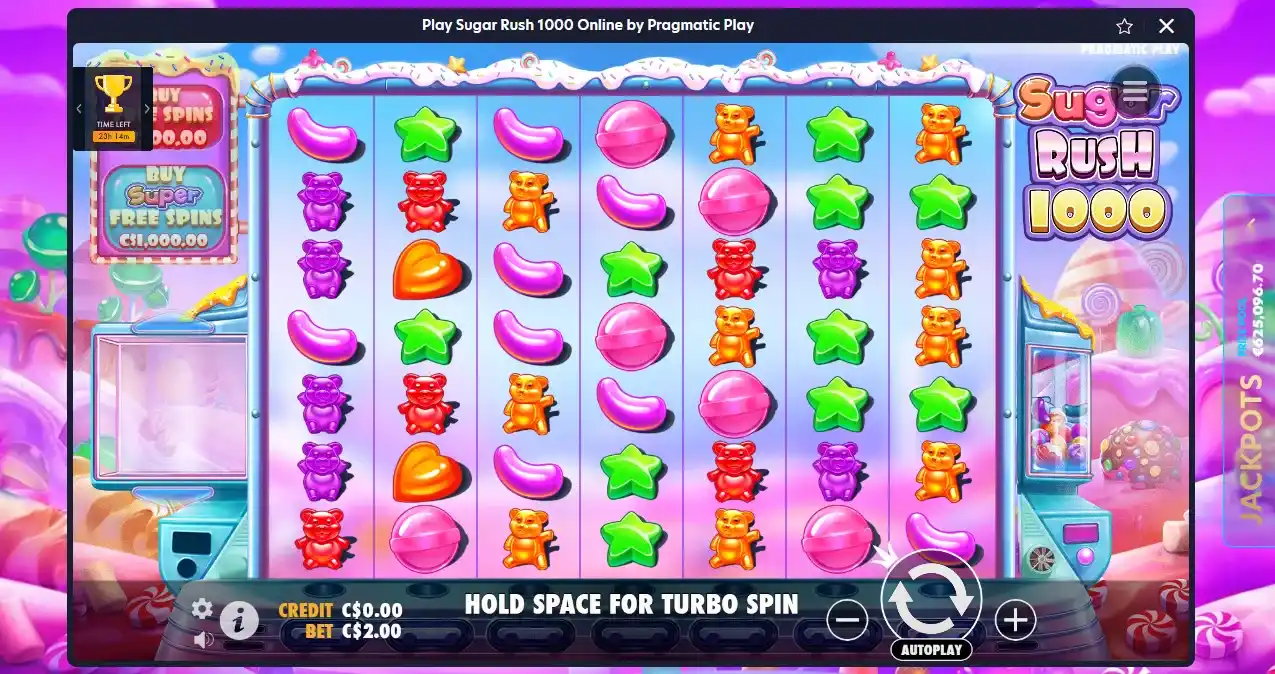This screenshot has height=674, width=1275.
Task: Buy Super Free Spins for C$1,000.00
Action: 165,210
